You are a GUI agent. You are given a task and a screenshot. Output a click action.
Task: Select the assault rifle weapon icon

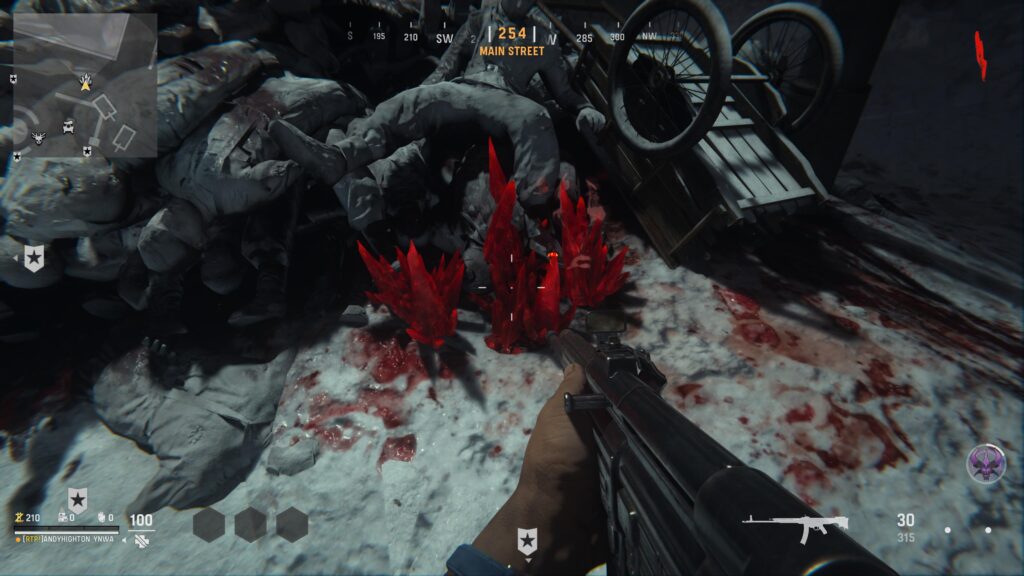[x=795, y=526]
